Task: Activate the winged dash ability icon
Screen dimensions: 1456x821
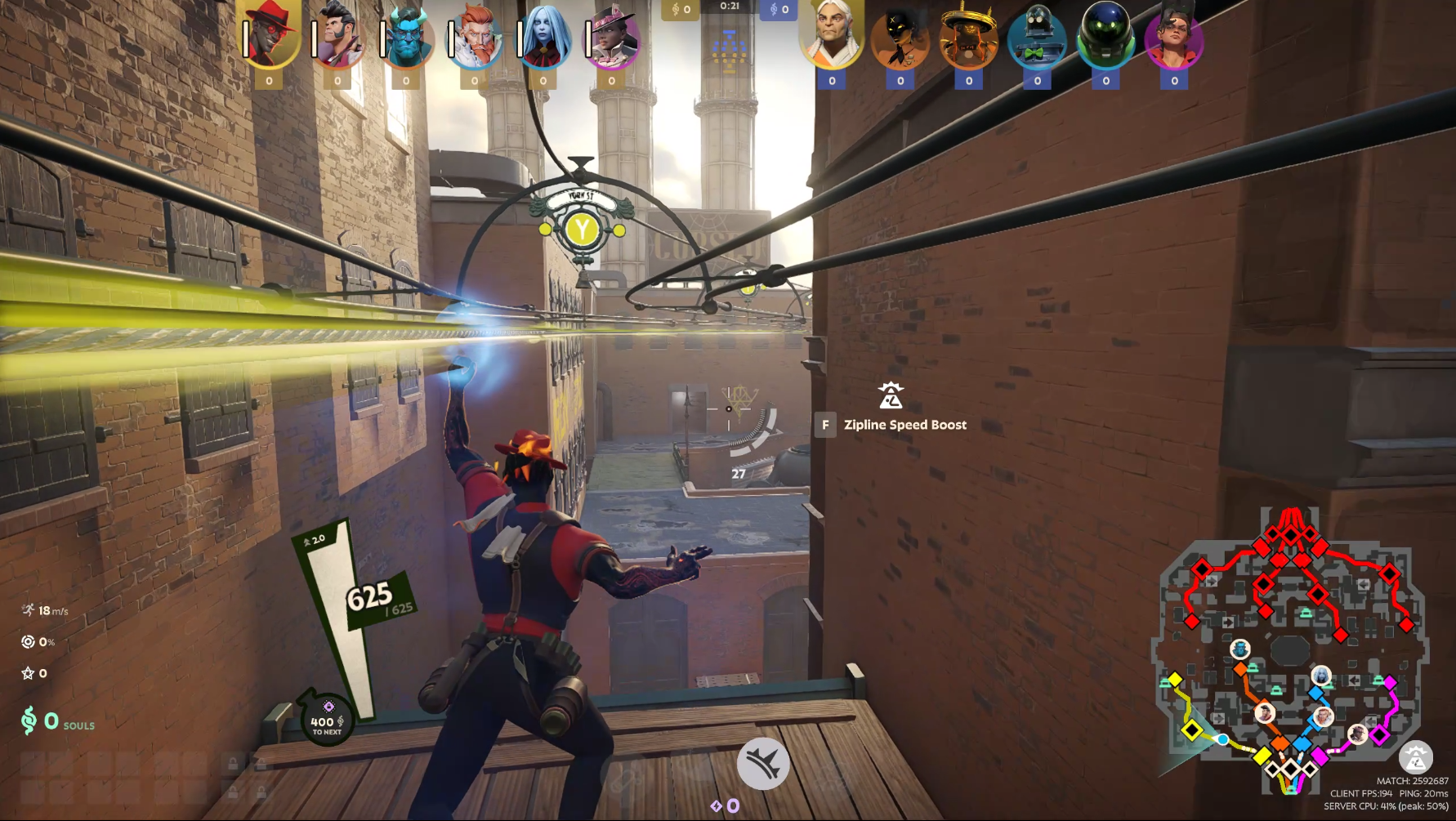Action: (763, 764)
